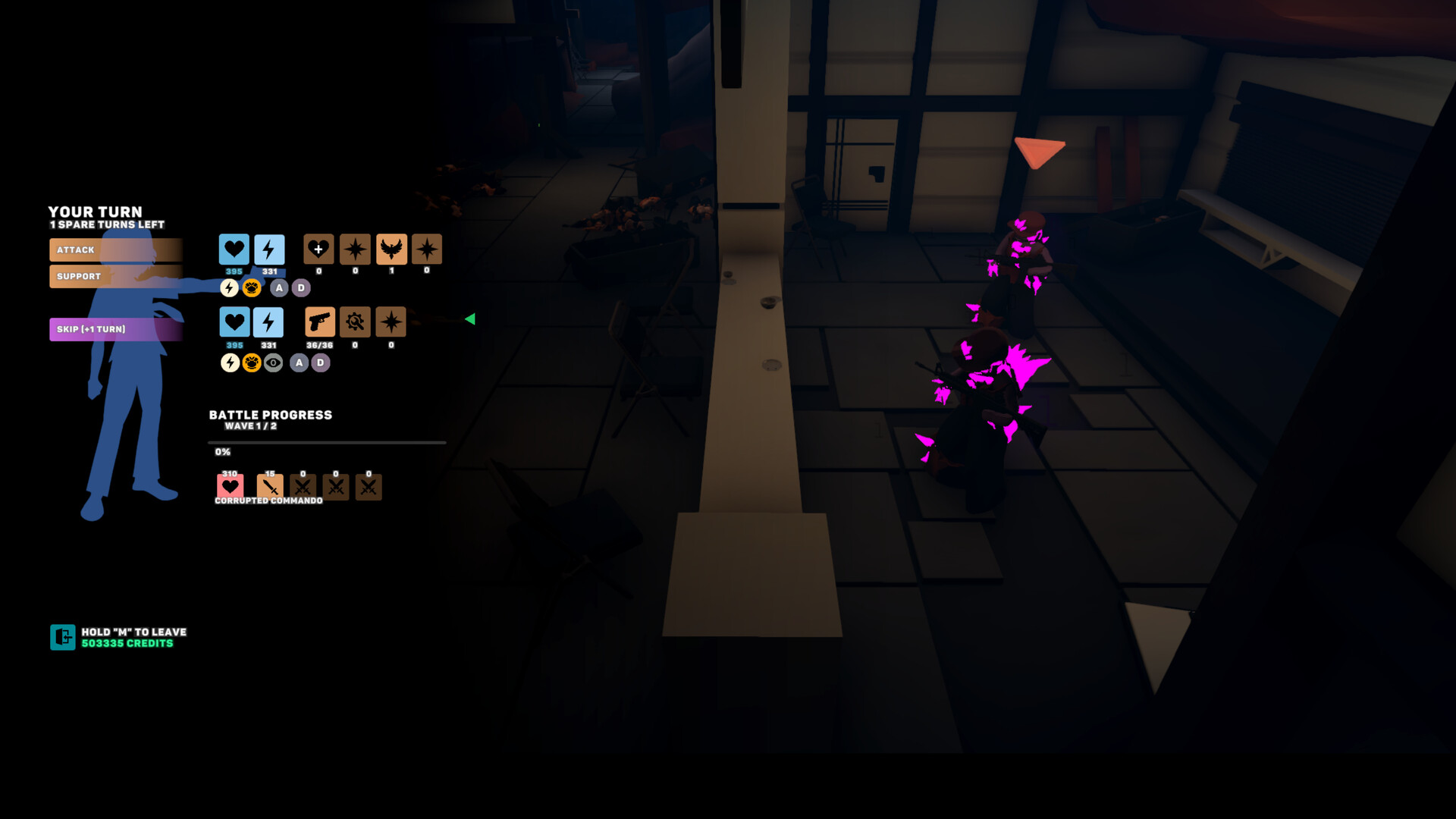Select the pistol weapon icon showing 36/36 ammo
The height and width of the screenshot is (819, 1456).
pyautogui.click(x=319, y=322)
